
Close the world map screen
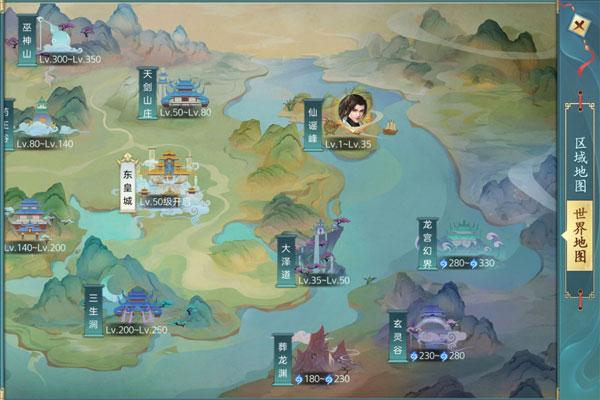(x=579, y=25)
